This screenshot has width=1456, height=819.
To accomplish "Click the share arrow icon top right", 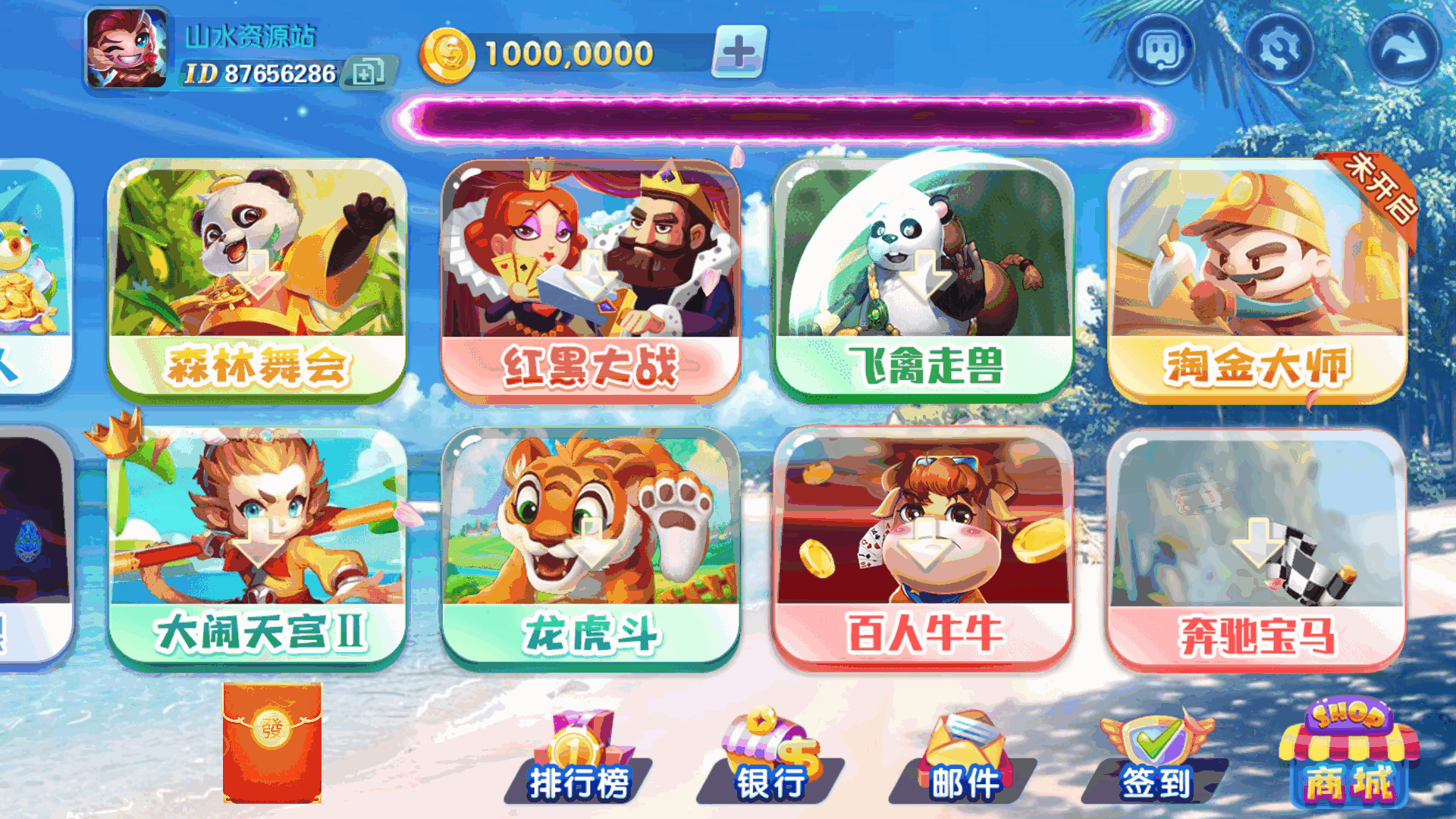I will pyautogui.click(x=1399, y=49).
